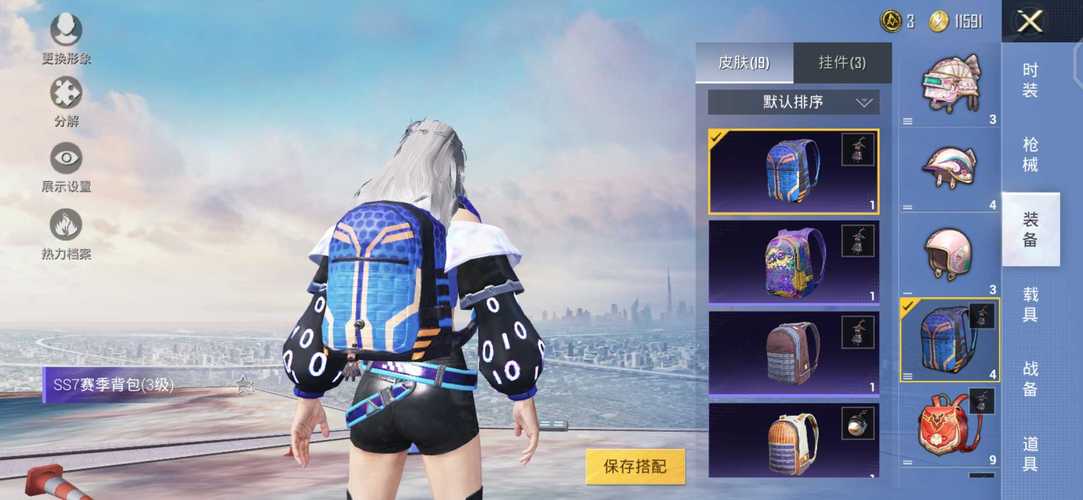
Task: Switch to the 战备 loadout category
Action: click(x=1030, y=378)
